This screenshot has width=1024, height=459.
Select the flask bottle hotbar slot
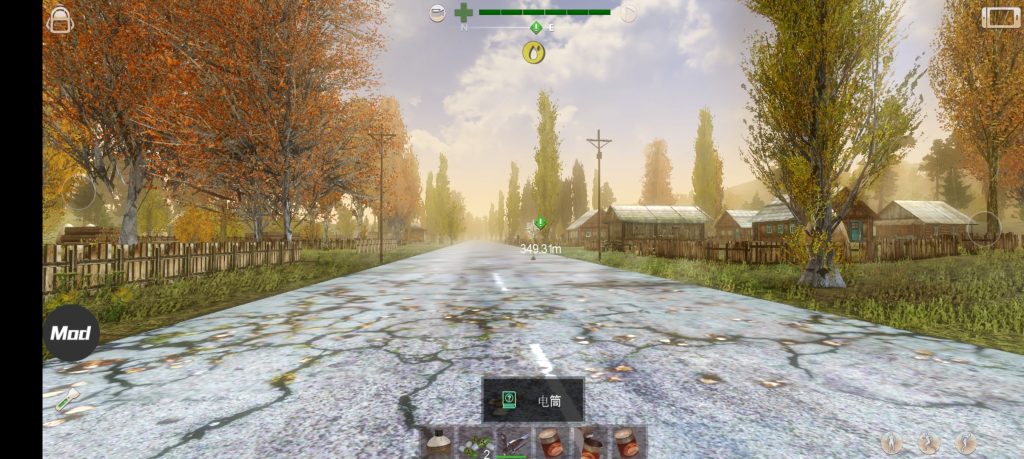coord(438,443)
